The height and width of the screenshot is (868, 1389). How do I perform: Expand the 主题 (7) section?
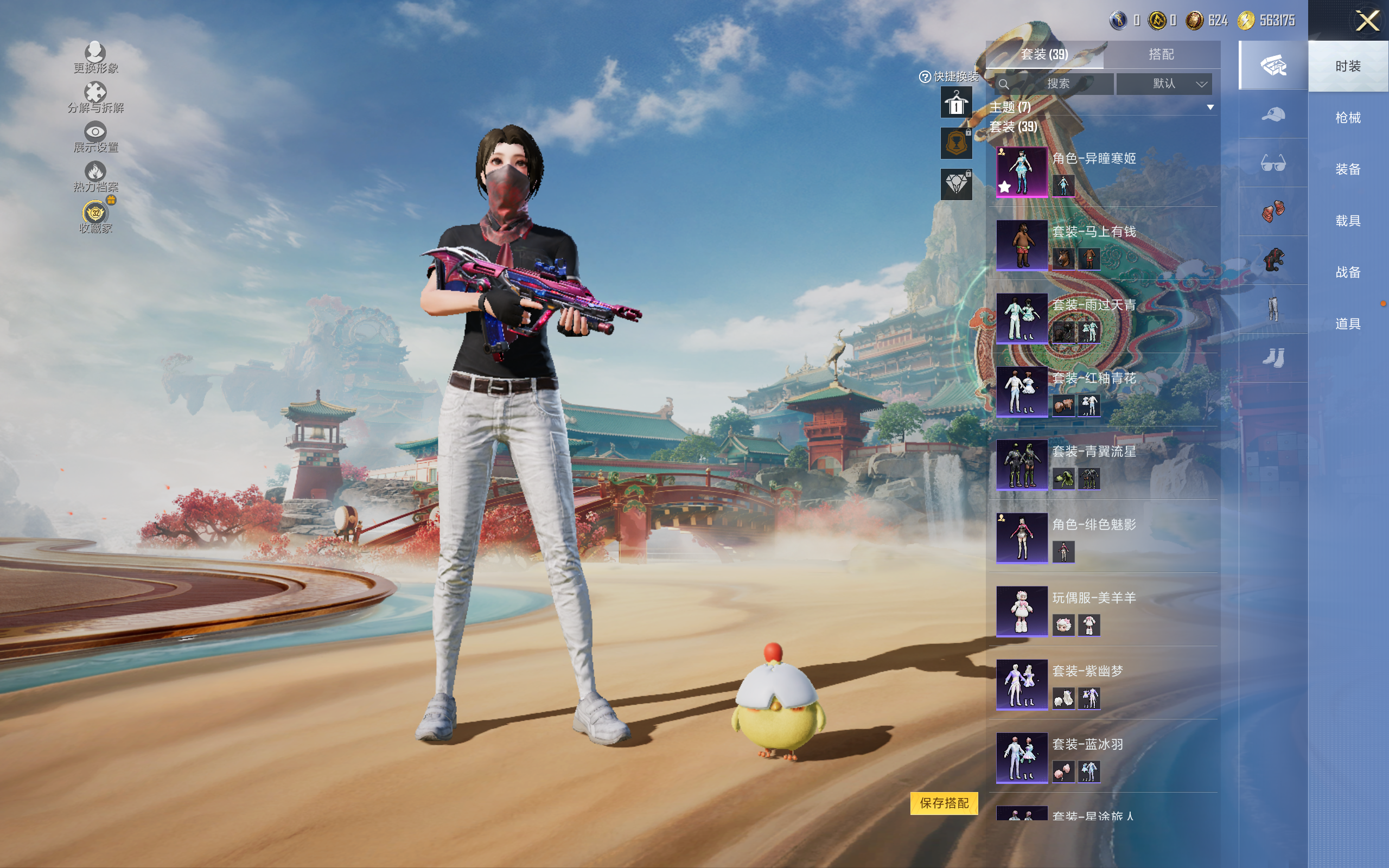pos(1210,107)
